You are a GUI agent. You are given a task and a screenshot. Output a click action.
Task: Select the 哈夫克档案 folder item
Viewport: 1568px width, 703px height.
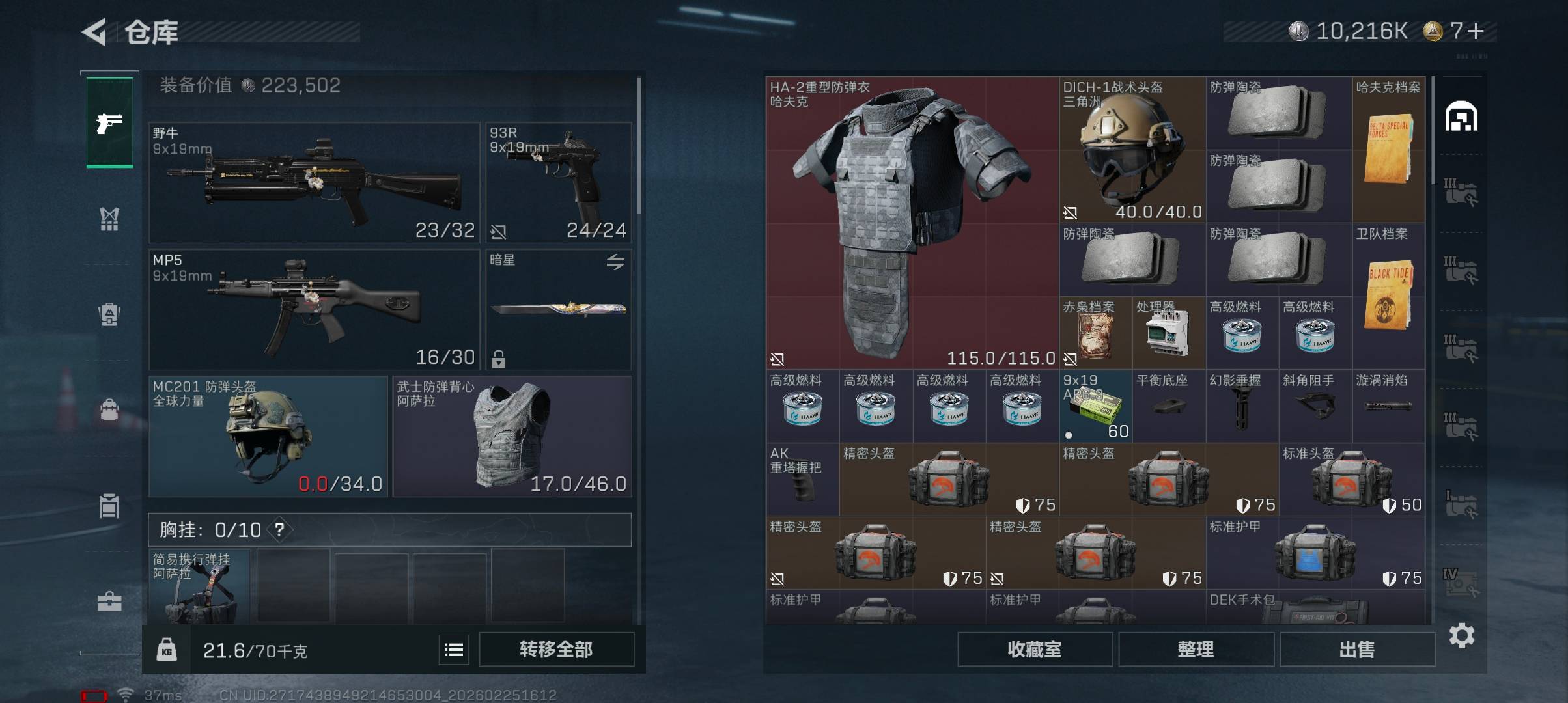1388,150
